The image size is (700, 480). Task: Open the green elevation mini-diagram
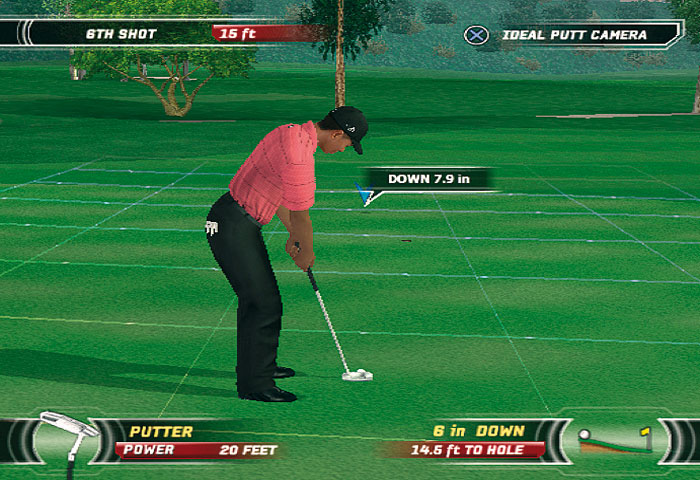[614, 439]
